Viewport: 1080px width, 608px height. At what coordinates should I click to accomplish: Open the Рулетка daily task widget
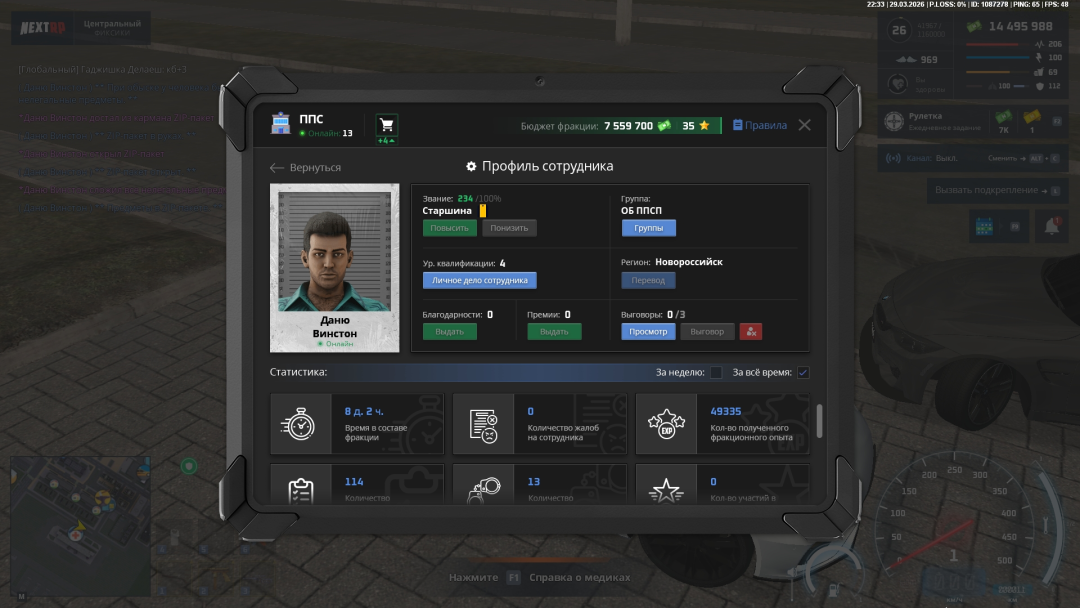coord(928,121)
